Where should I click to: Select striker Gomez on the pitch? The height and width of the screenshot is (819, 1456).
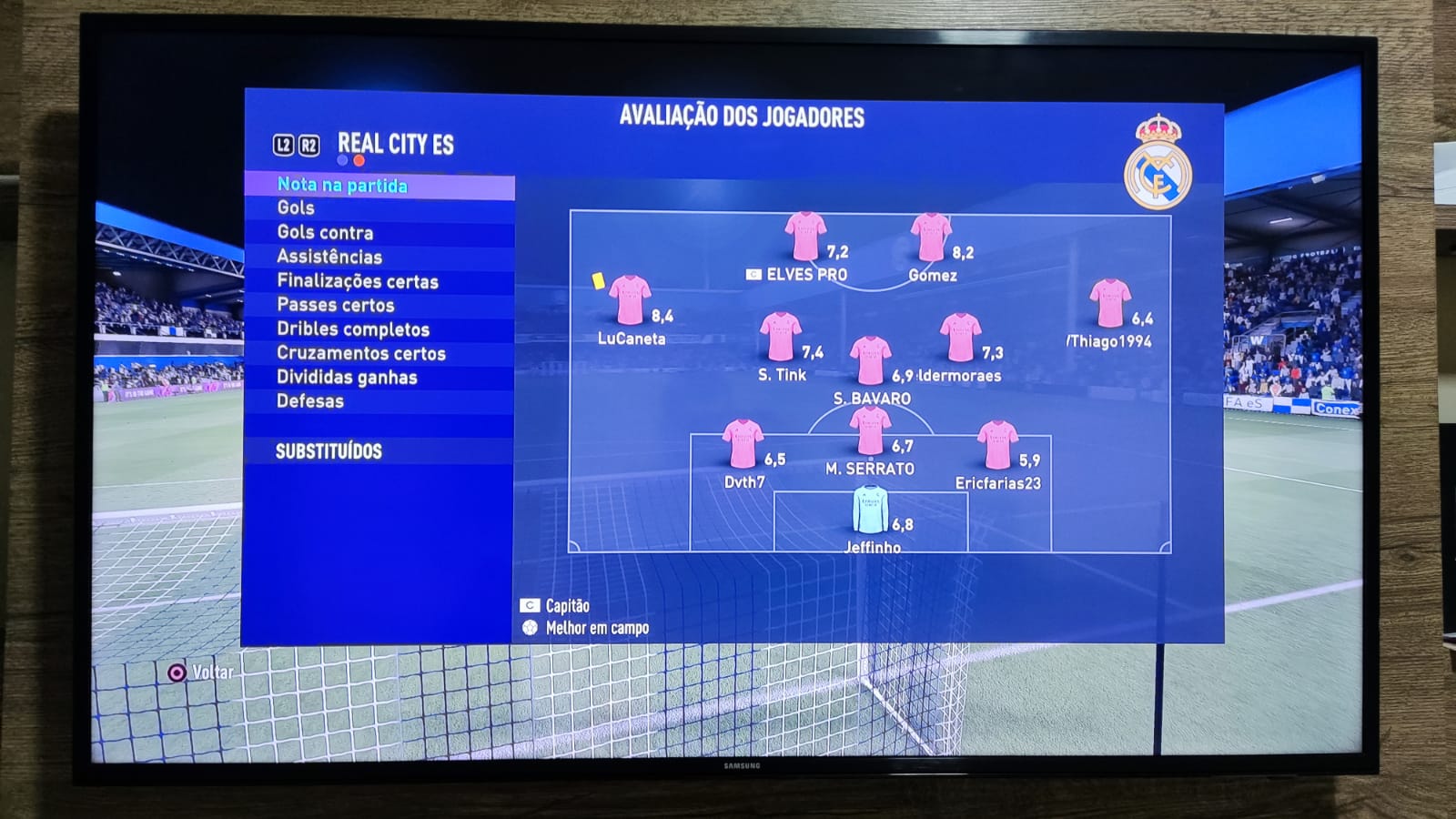coord(931,238)
